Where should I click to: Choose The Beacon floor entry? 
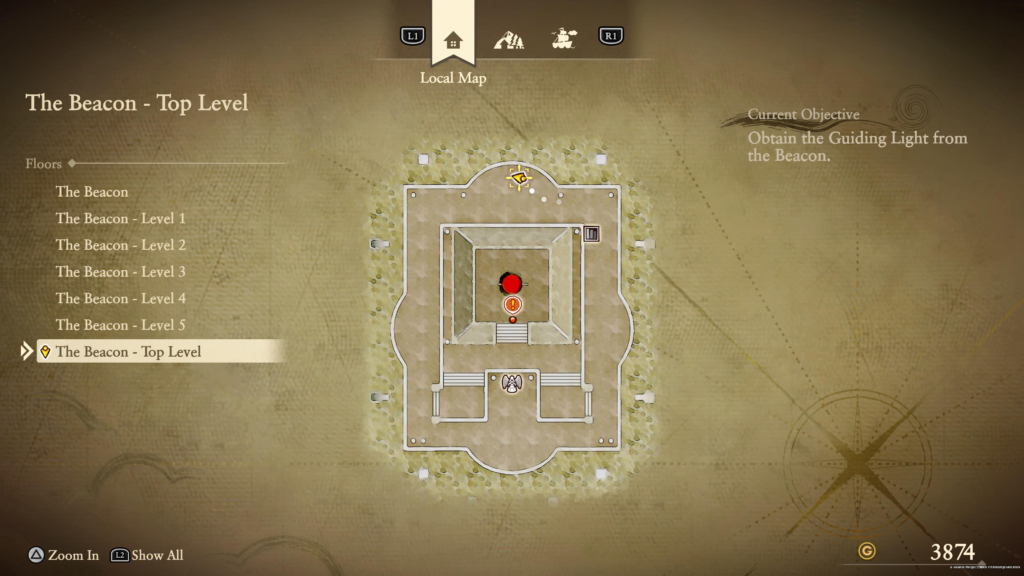click(x=92, y=192)
